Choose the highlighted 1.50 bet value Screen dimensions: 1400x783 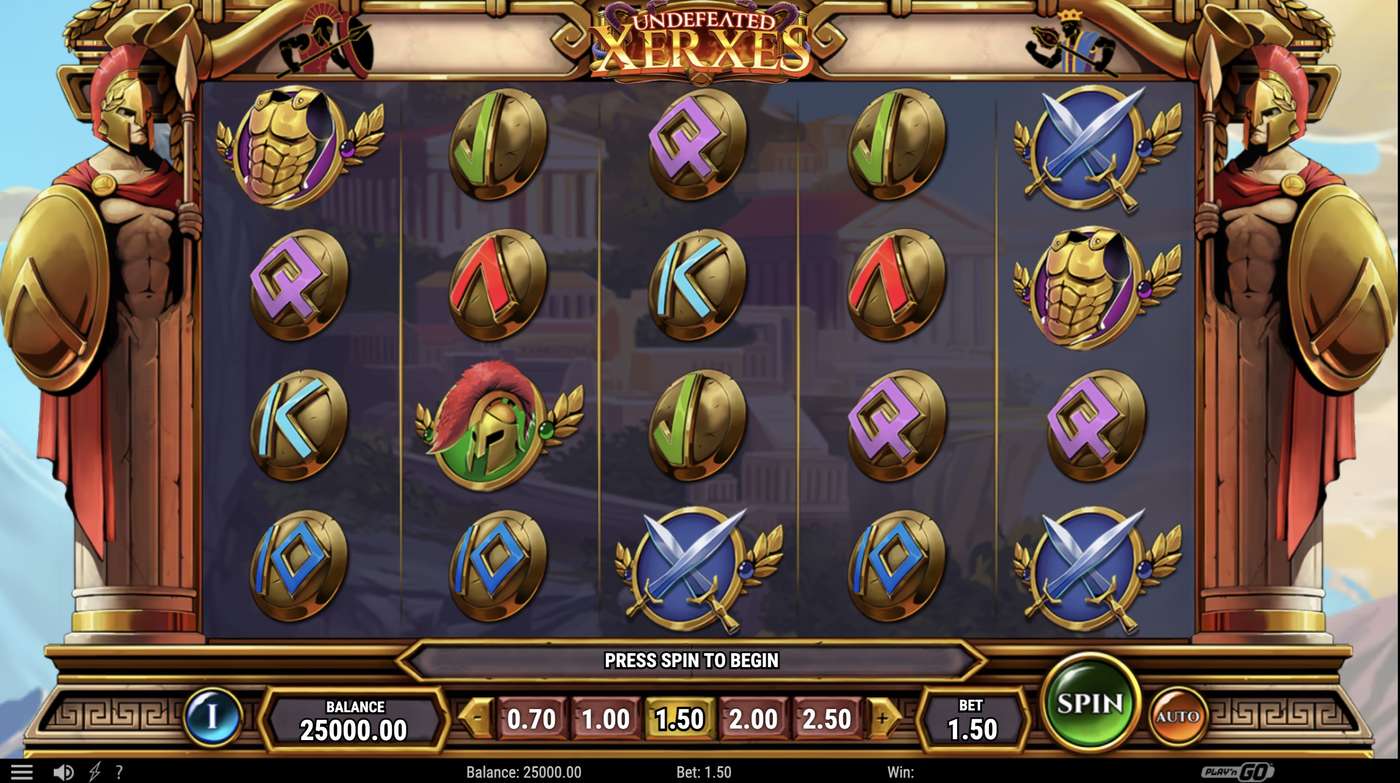point(679,716)
